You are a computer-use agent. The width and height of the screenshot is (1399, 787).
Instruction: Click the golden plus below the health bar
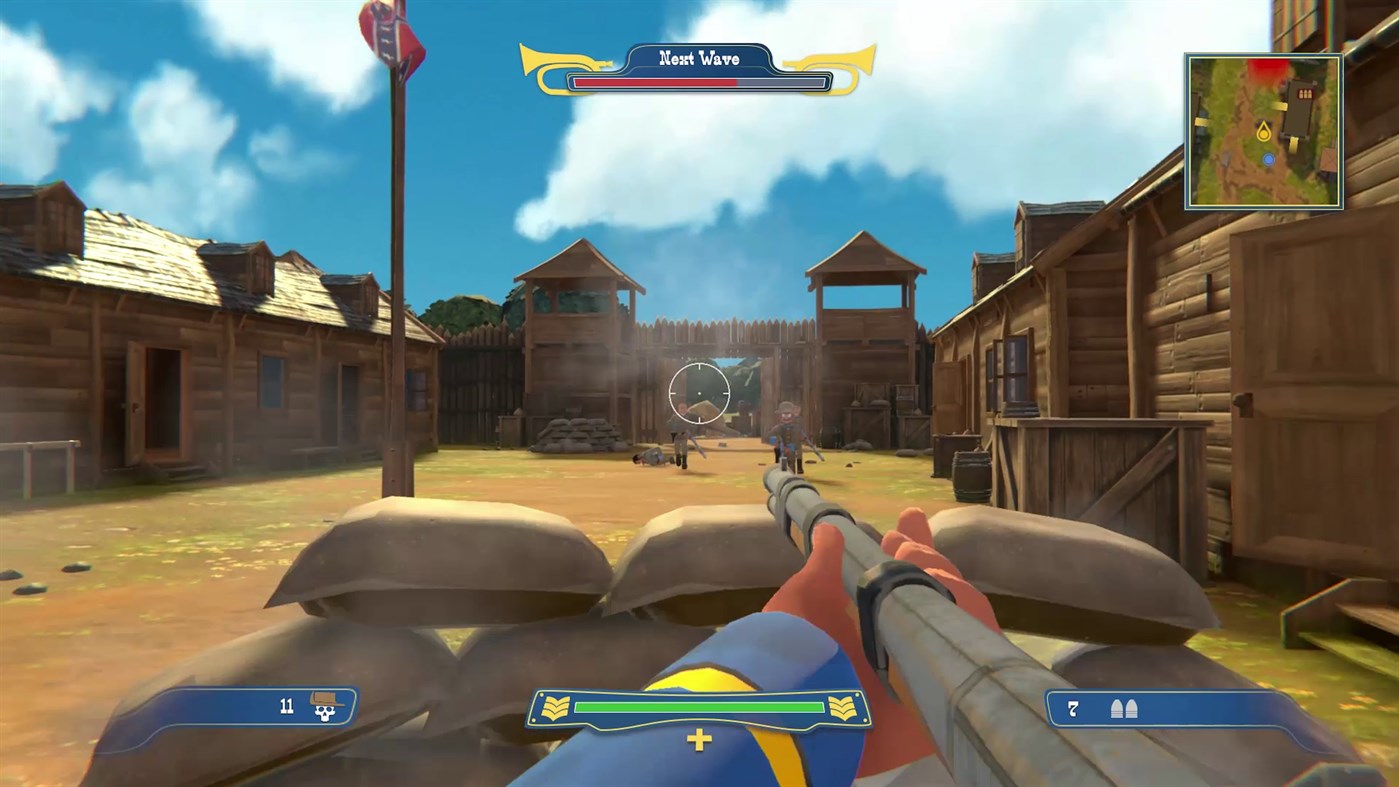pos(698,740)
